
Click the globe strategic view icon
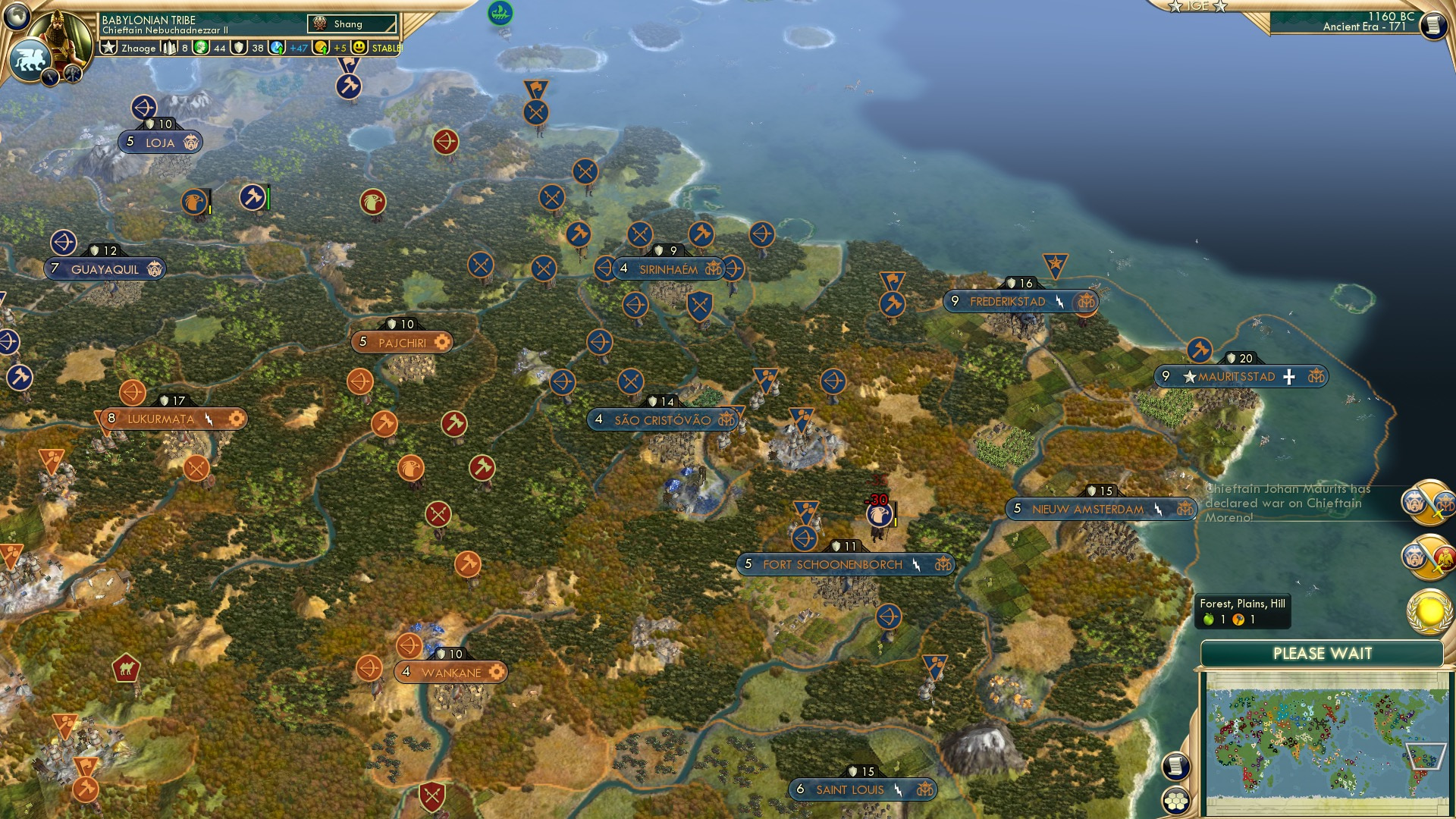[x=15, y=17]
